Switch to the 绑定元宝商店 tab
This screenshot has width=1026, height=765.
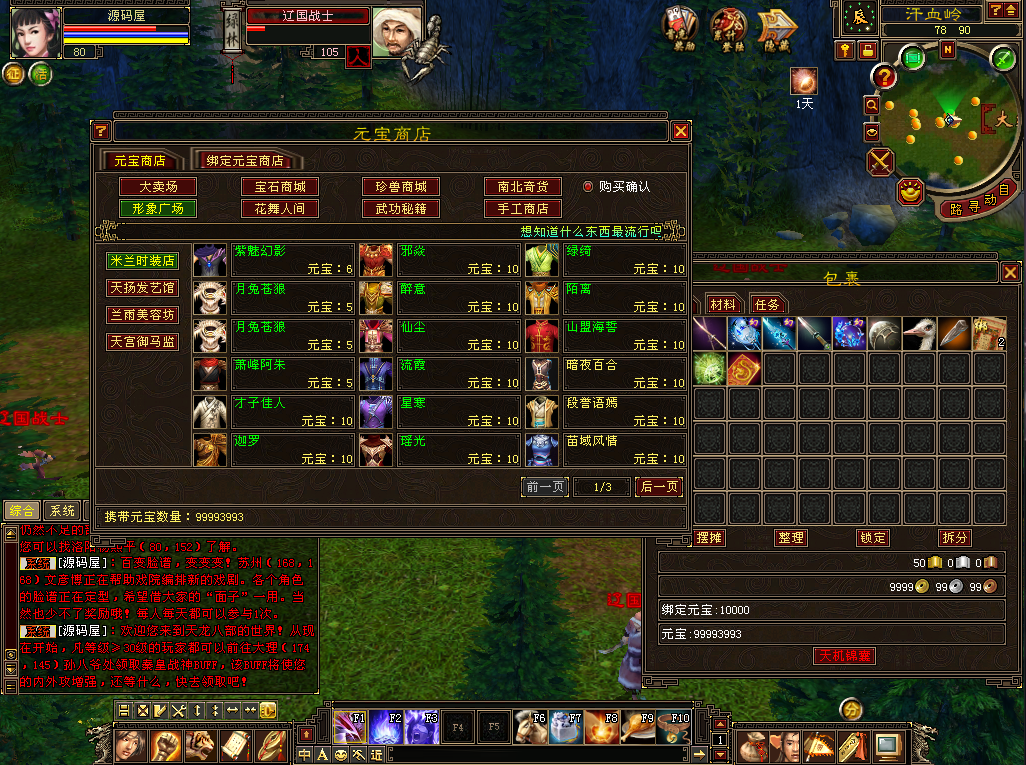coord(245,160)
